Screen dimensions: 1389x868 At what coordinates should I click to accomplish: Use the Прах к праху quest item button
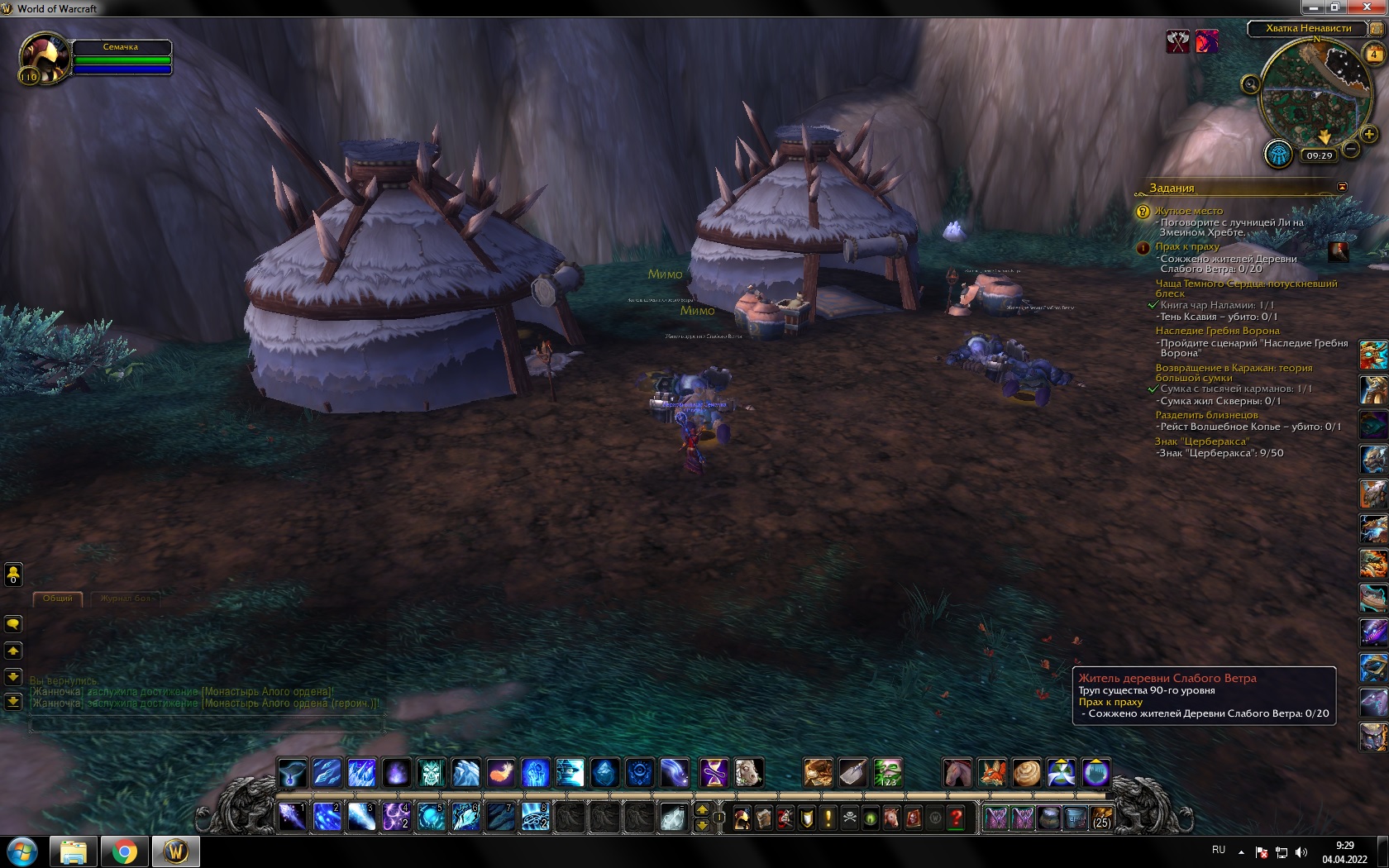pos(1338,251)
